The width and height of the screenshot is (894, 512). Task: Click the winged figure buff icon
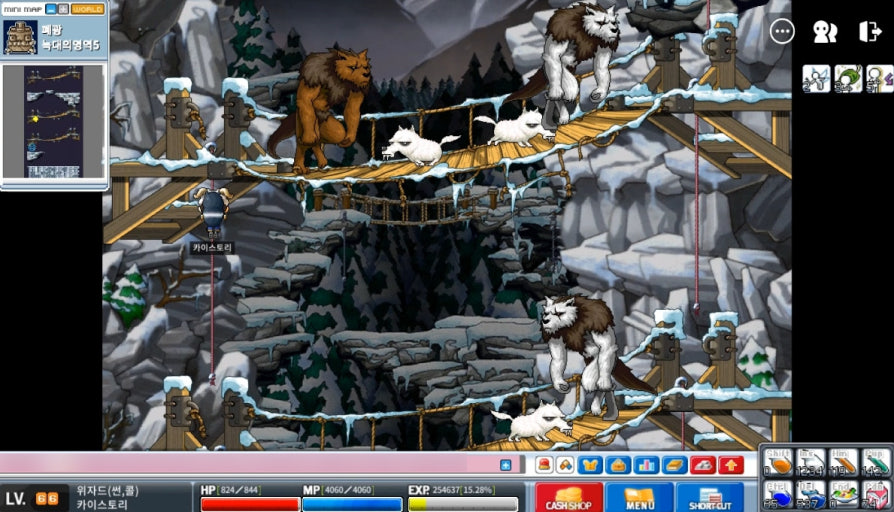tap(816, 78)
